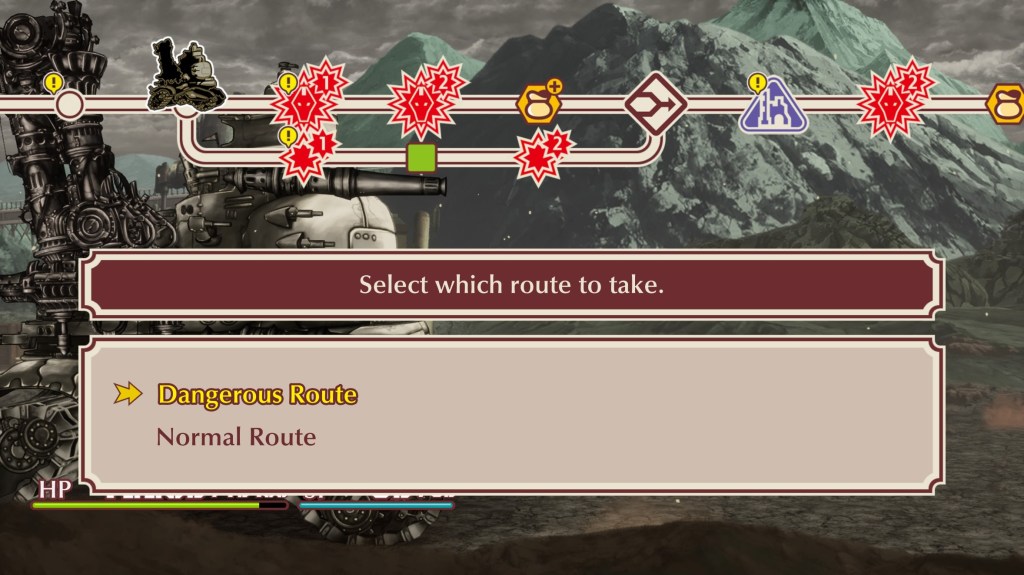Click the diamond route-fork node icon
The image size is (1024, 575).
(x=655, y=103)
